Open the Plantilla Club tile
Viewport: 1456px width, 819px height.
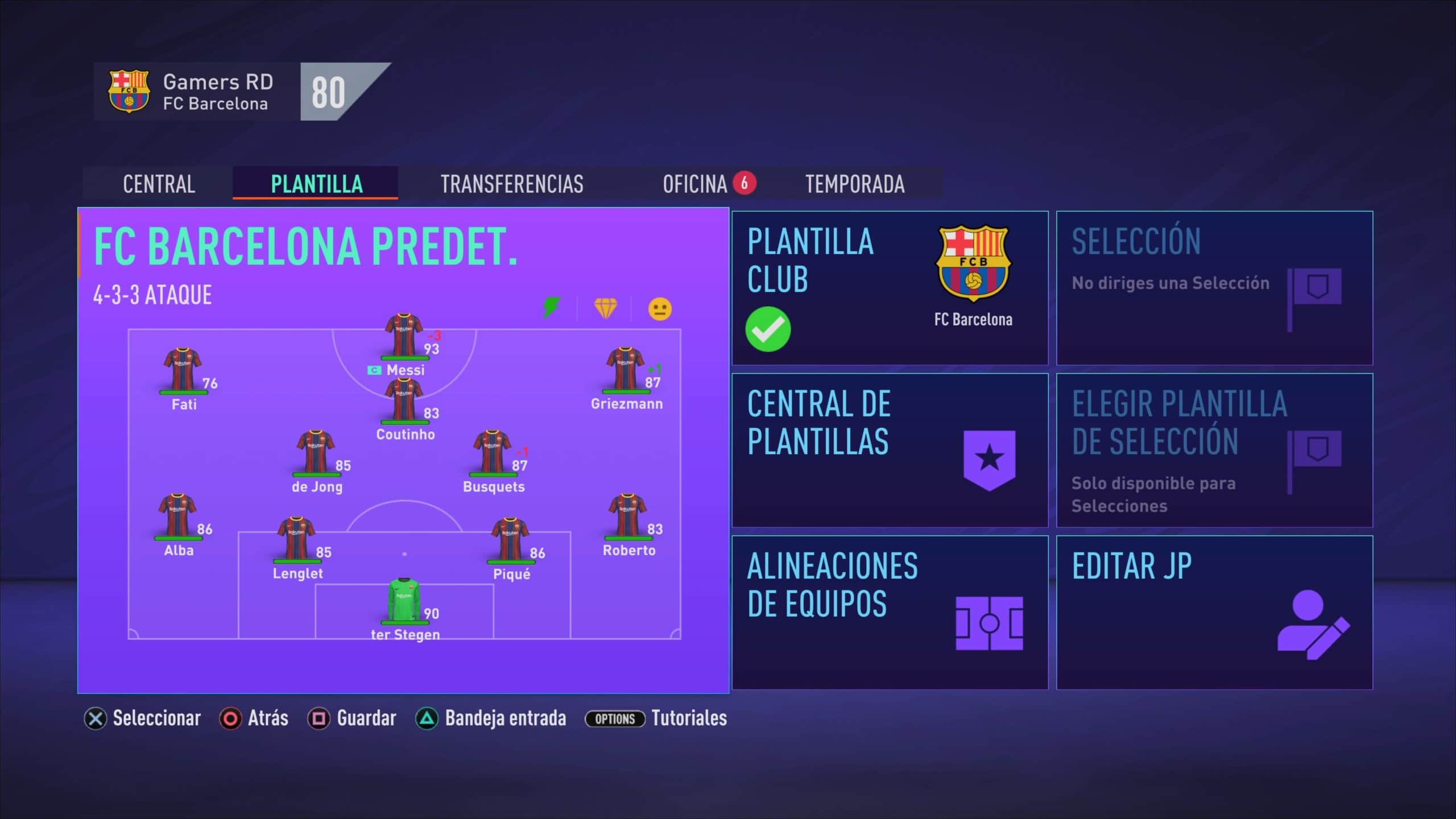click(x=890, y=288)
